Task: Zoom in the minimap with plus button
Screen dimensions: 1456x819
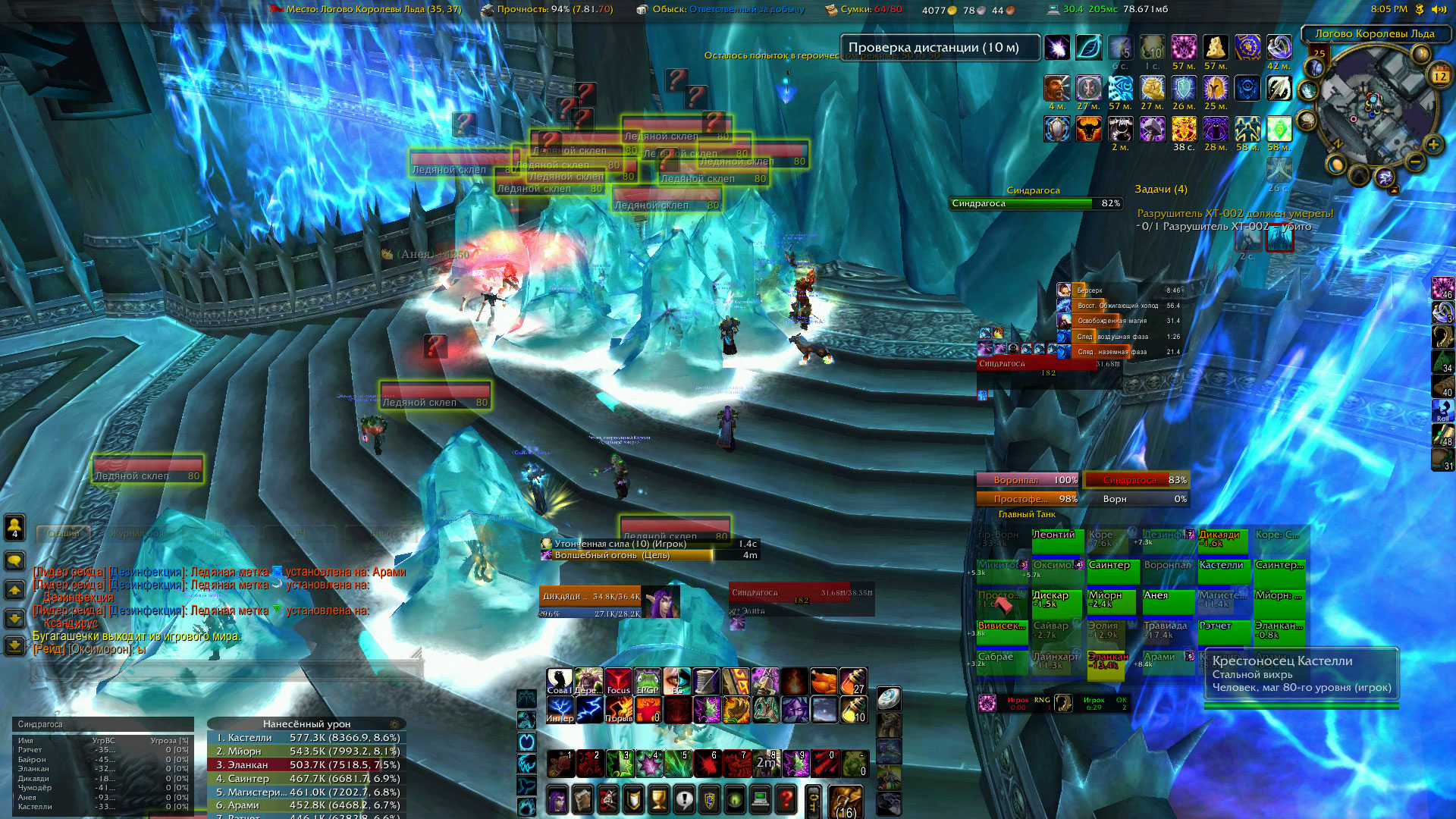Action: (x=1432, y=145)
